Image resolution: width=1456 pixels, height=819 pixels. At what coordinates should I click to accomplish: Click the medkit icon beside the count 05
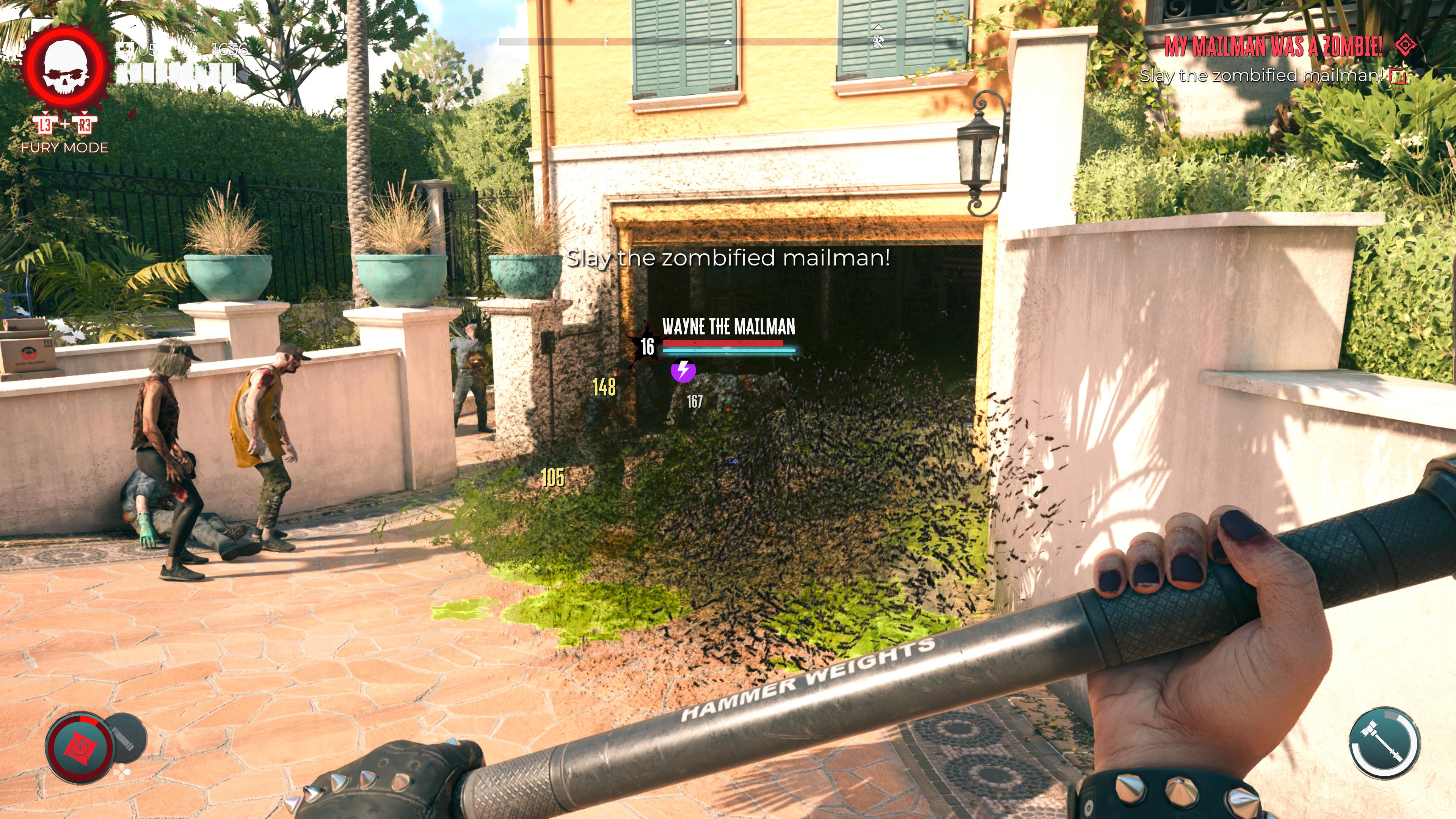click(126, 49)
